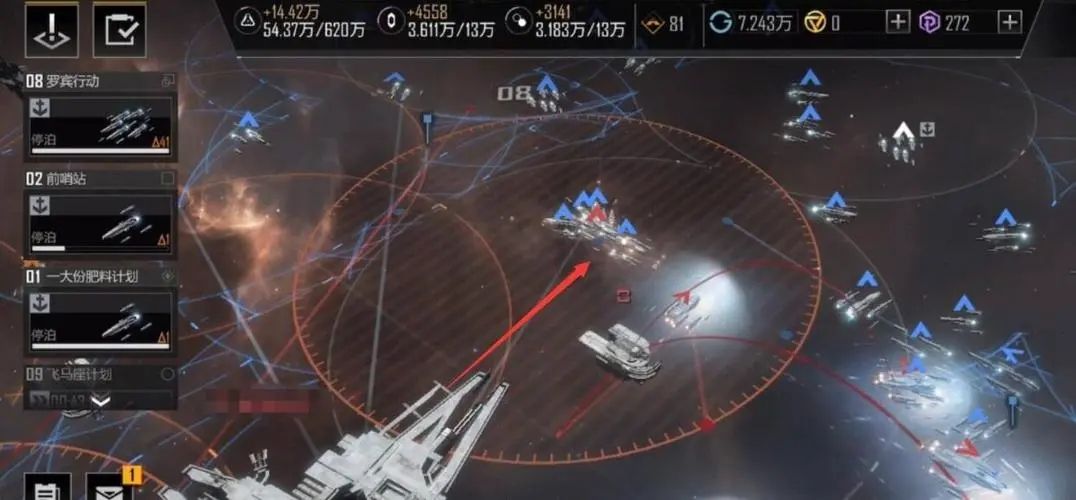This screenshot has height=500, width=1076.
Task: Tick the checkbox on the 前哨站 header
Action: click(x=168, y=179)
